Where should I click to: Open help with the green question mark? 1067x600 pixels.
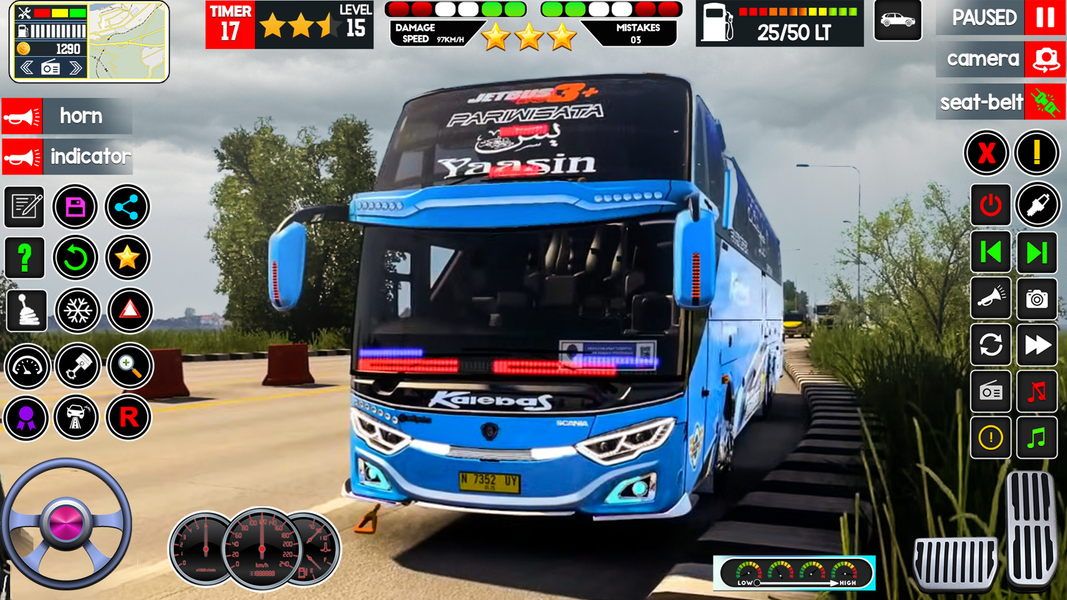pos(24,258)
